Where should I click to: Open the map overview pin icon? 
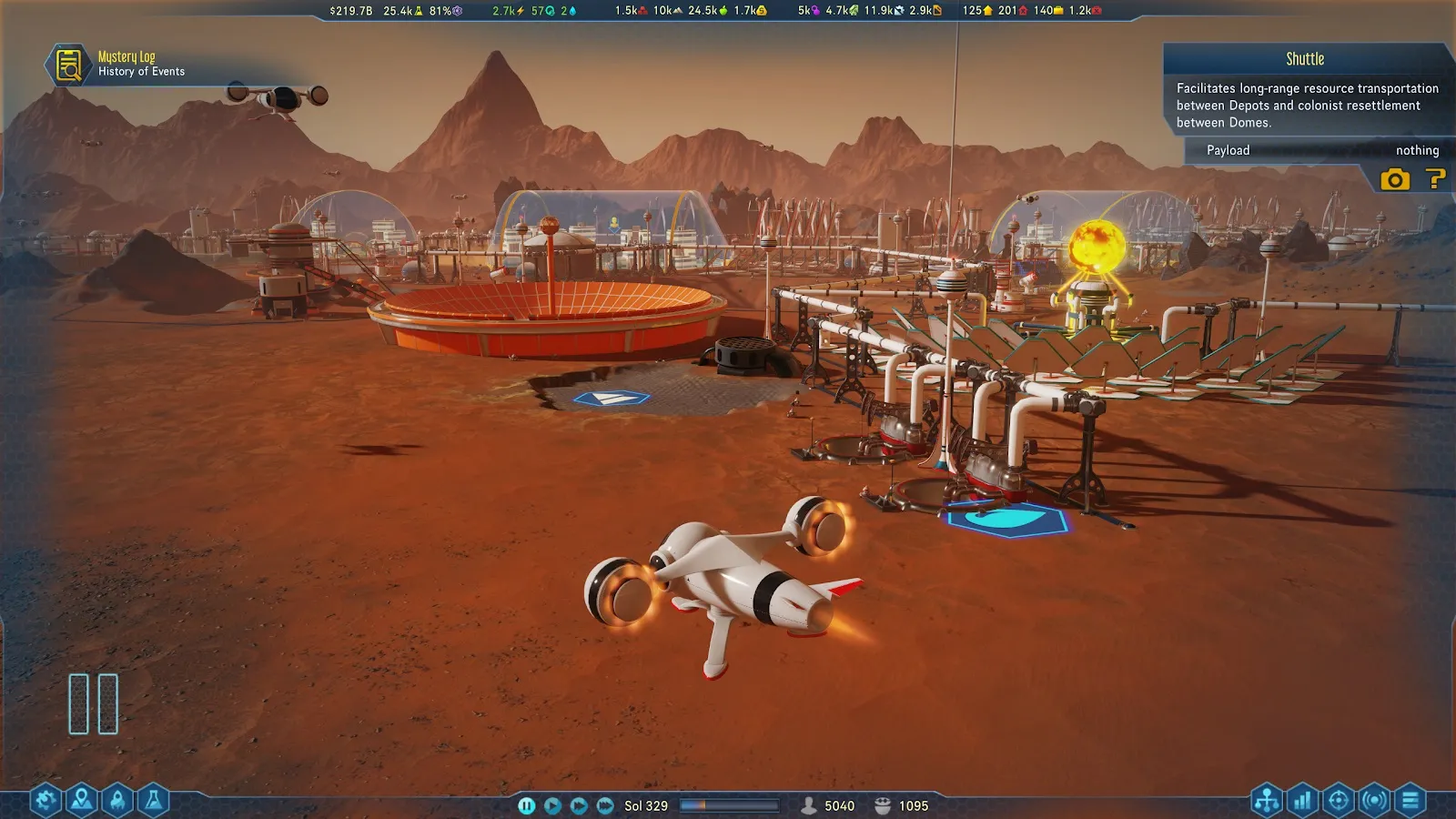click(x=82, y=801)
